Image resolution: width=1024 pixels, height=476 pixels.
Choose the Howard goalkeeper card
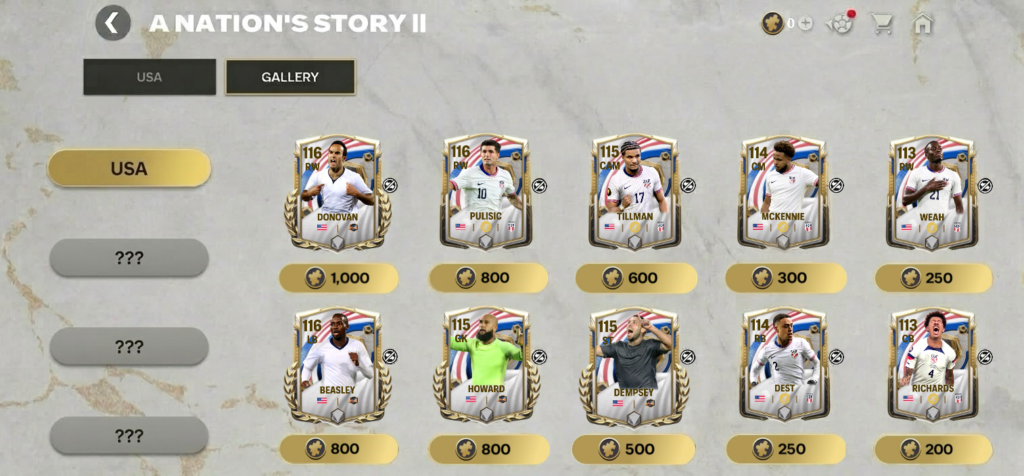tap(486, 365)
